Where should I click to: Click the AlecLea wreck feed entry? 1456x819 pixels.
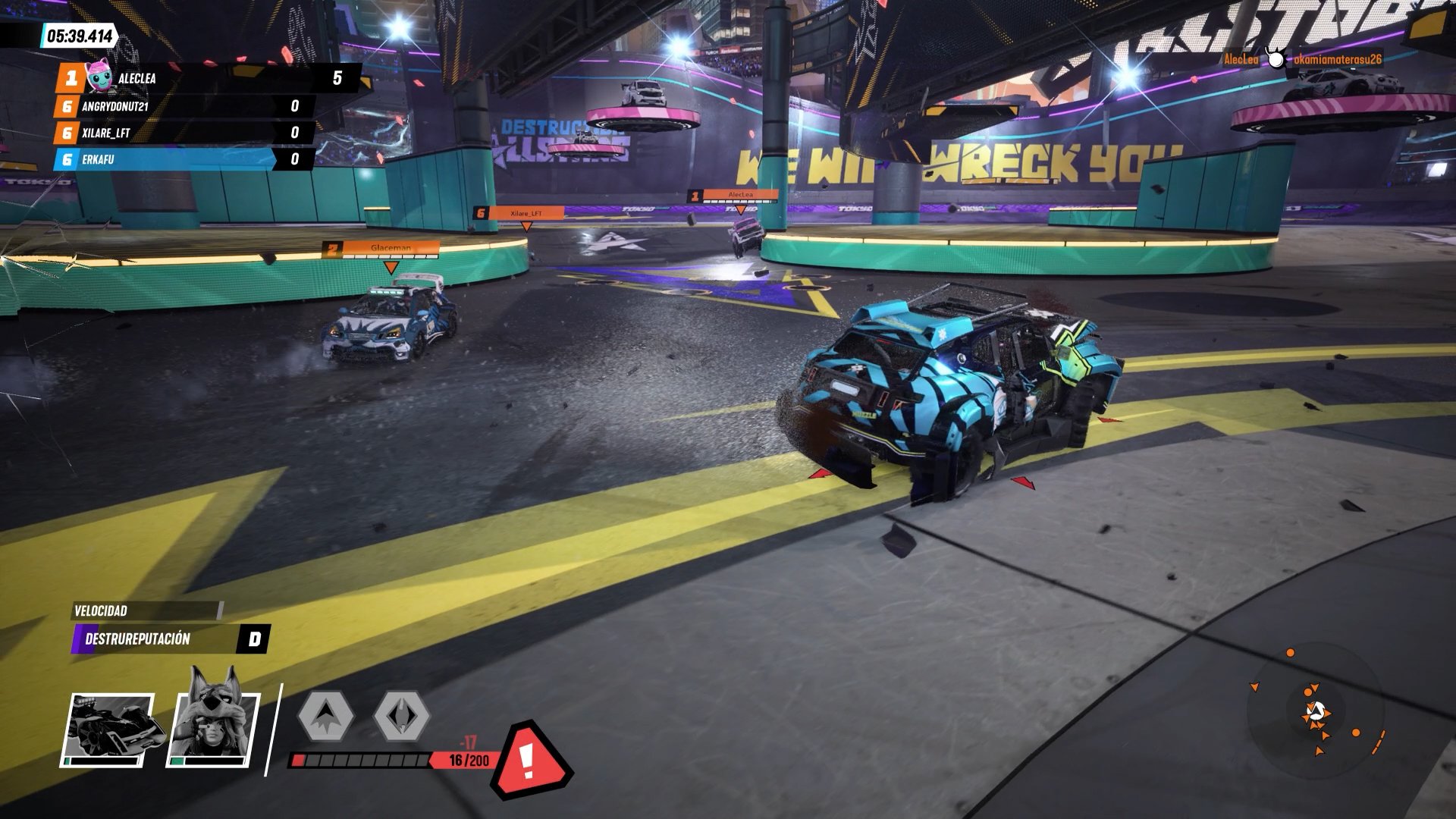(x=1301, y=59)
